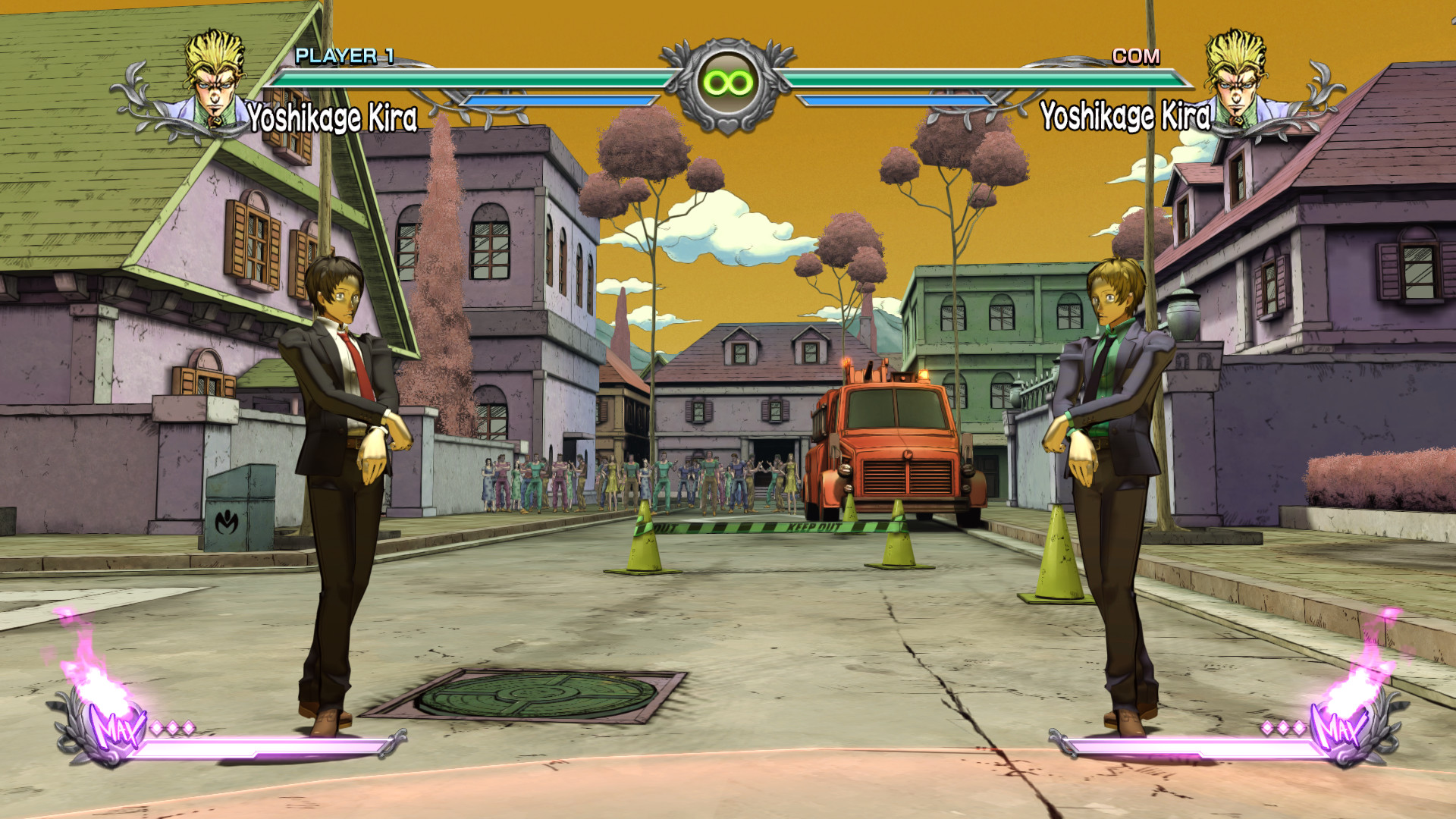Click the right Yoshikage Kira name text

tap(1125, 116)
